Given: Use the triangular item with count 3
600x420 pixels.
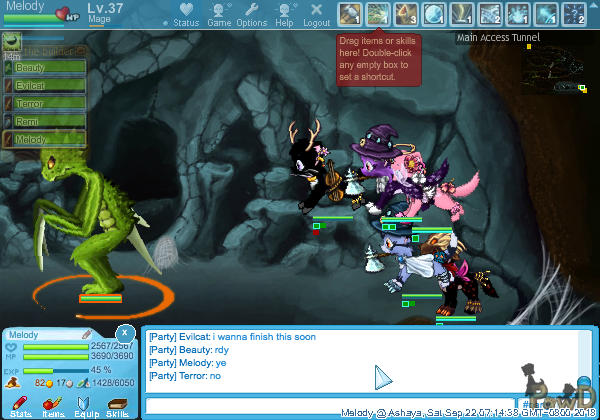Looking at the screenshot, I should pyautogui.click(x=407, y=14).
